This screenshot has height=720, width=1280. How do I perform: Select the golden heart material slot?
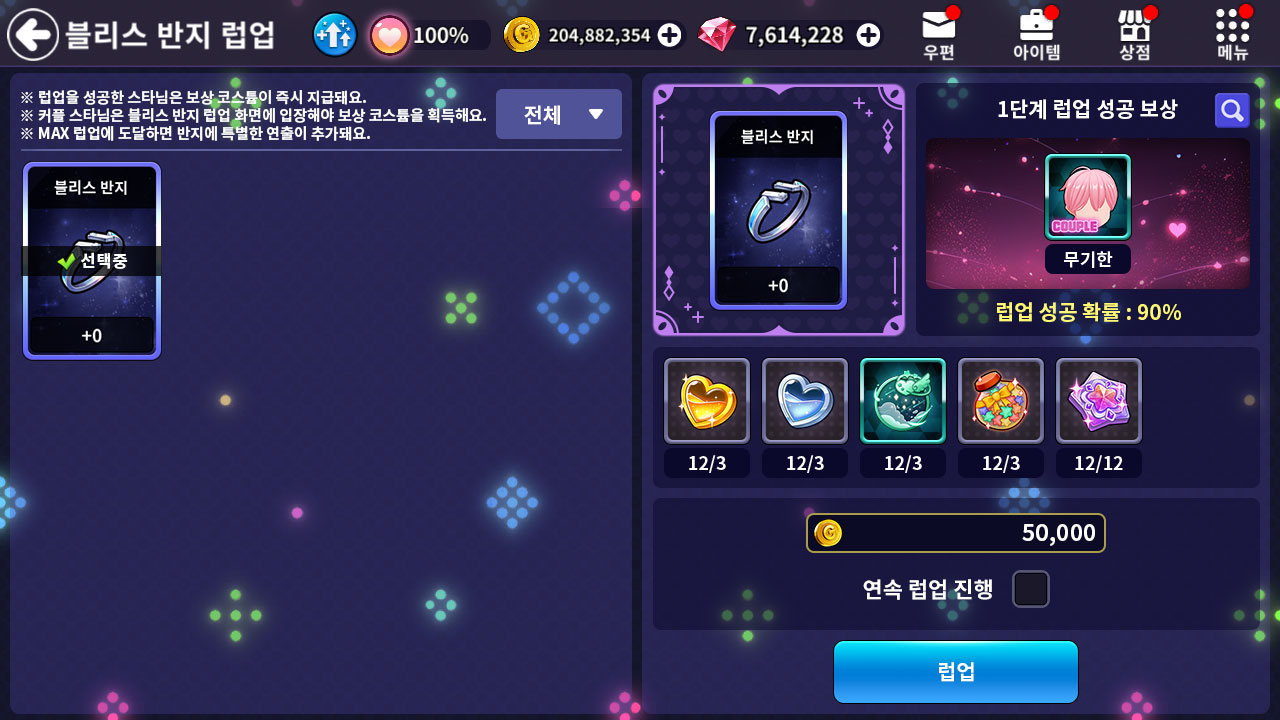click(x=707, y=400)
